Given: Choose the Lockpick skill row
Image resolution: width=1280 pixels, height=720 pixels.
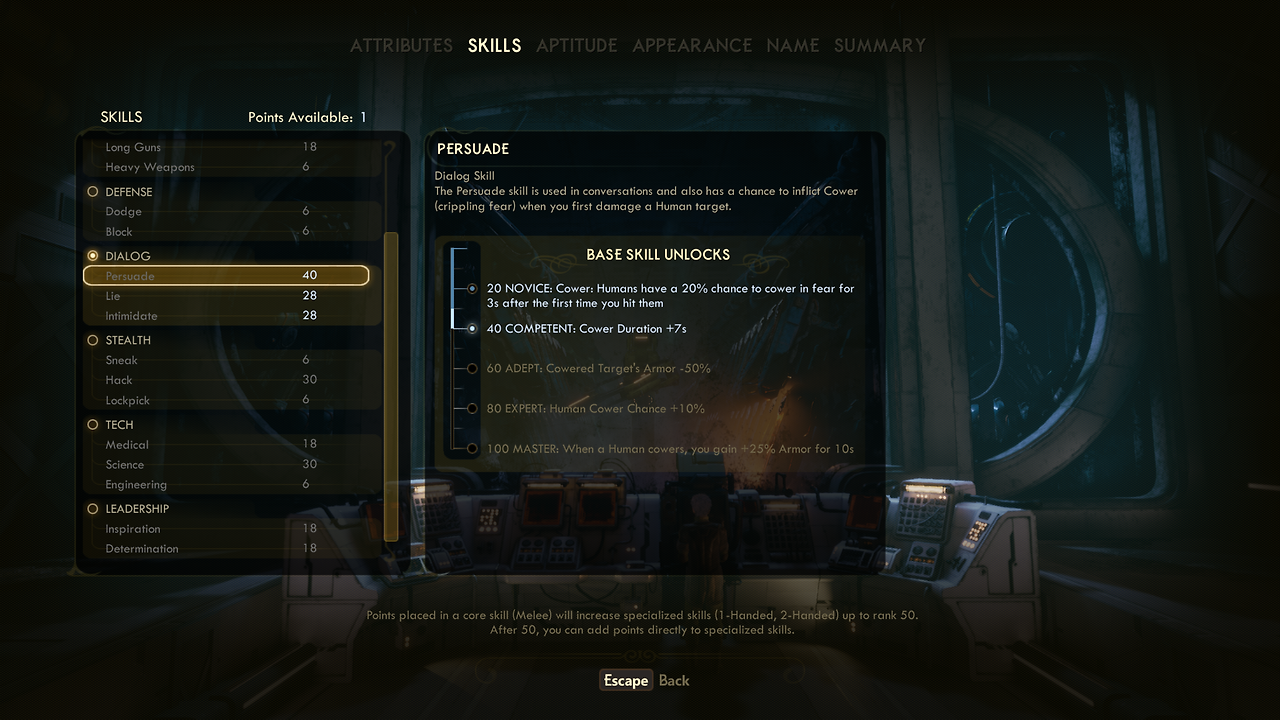Looking at the screenshot, I should (226, 400).
